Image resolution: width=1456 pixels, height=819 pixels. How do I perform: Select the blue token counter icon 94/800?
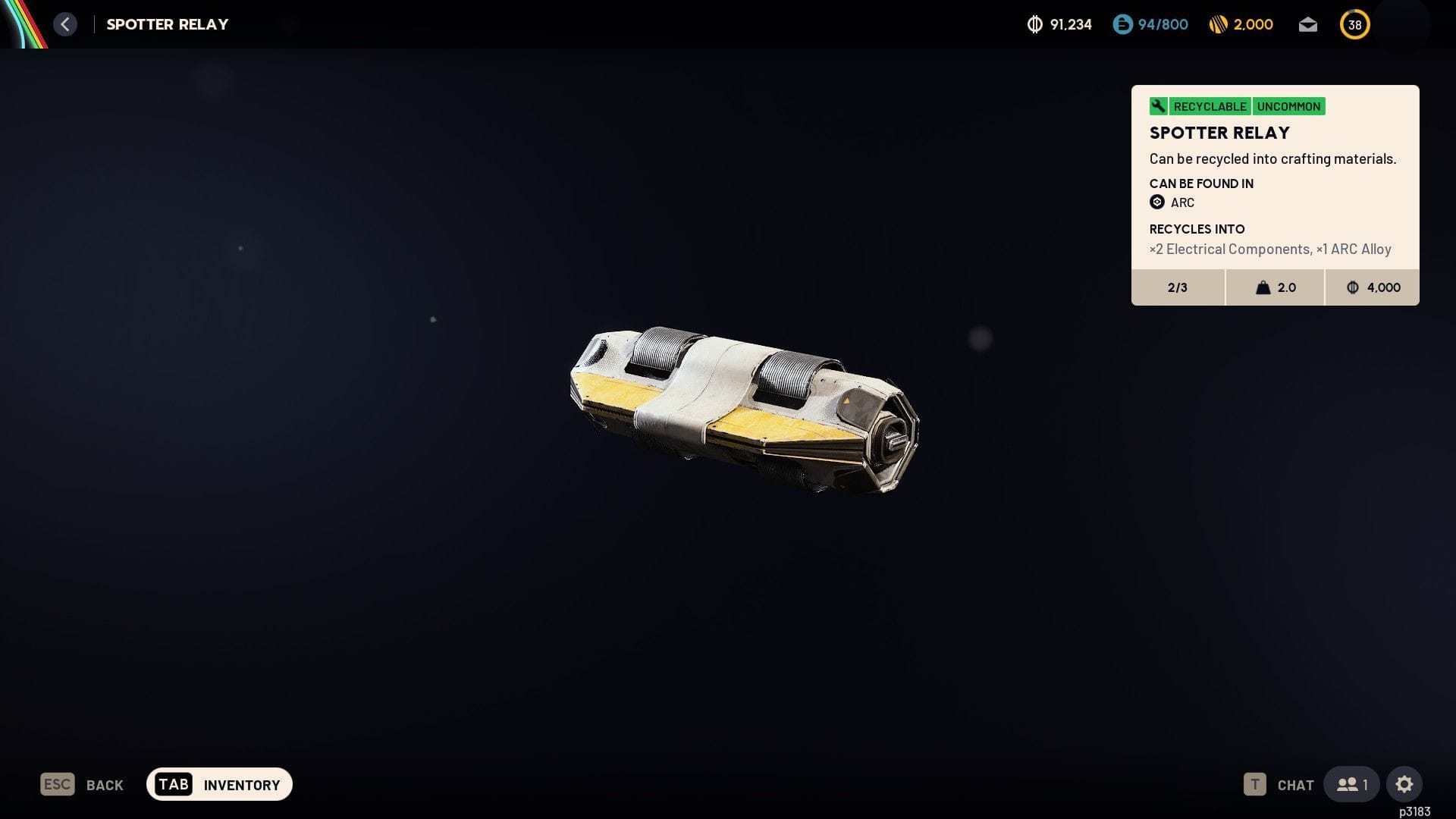[1122, 24]
